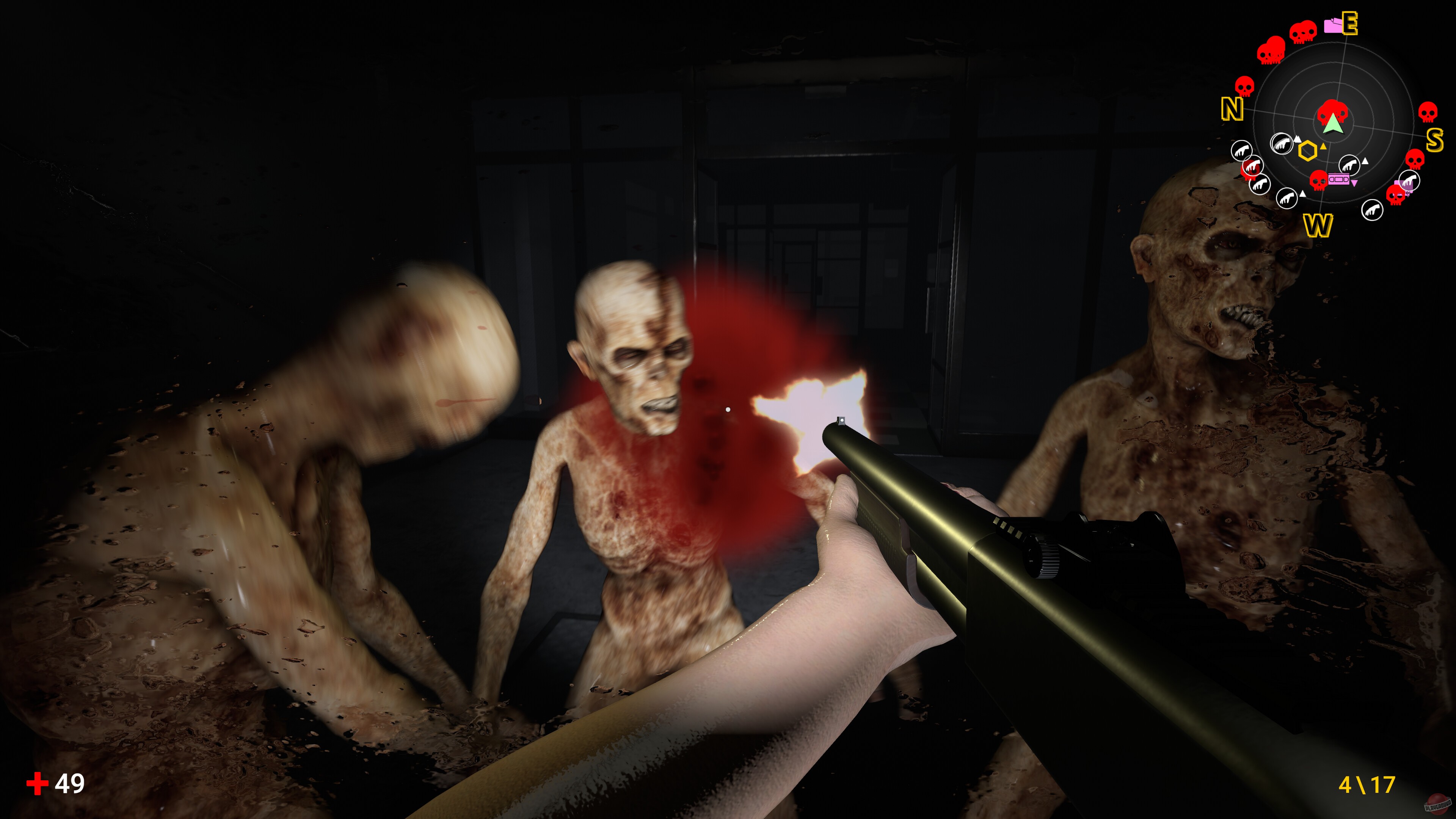
Task: Select the zombie hand icon left of the hexagon
Action: (x=1282, y=144)
